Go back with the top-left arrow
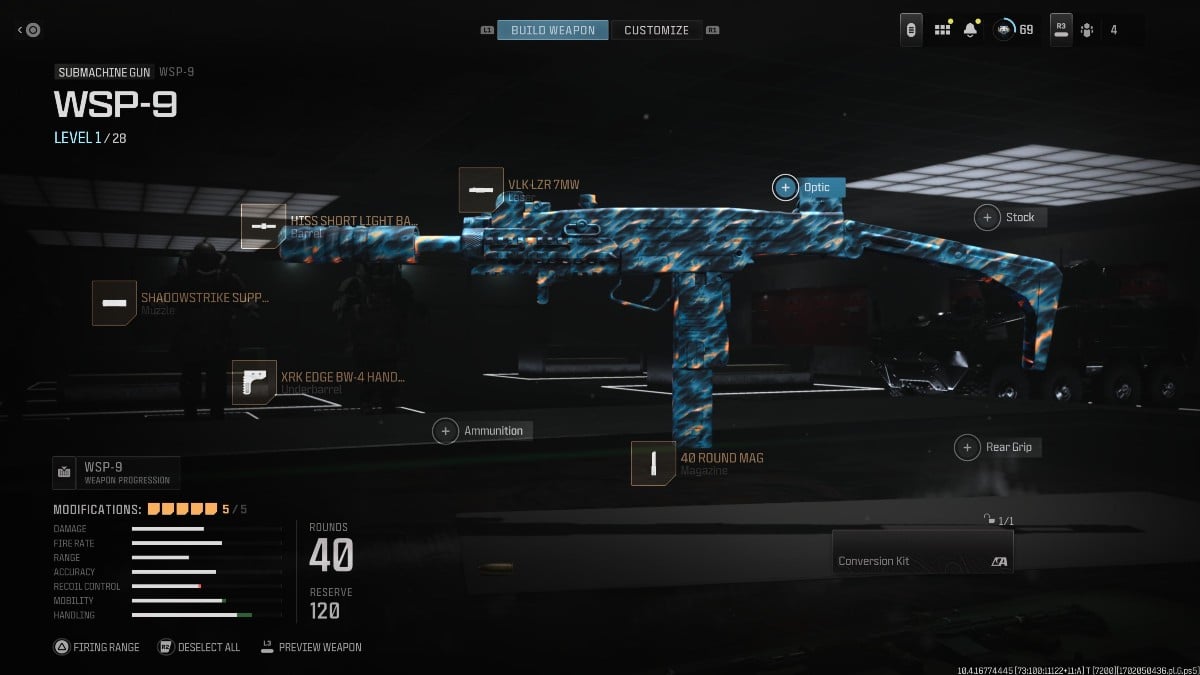 click(28, 30)
